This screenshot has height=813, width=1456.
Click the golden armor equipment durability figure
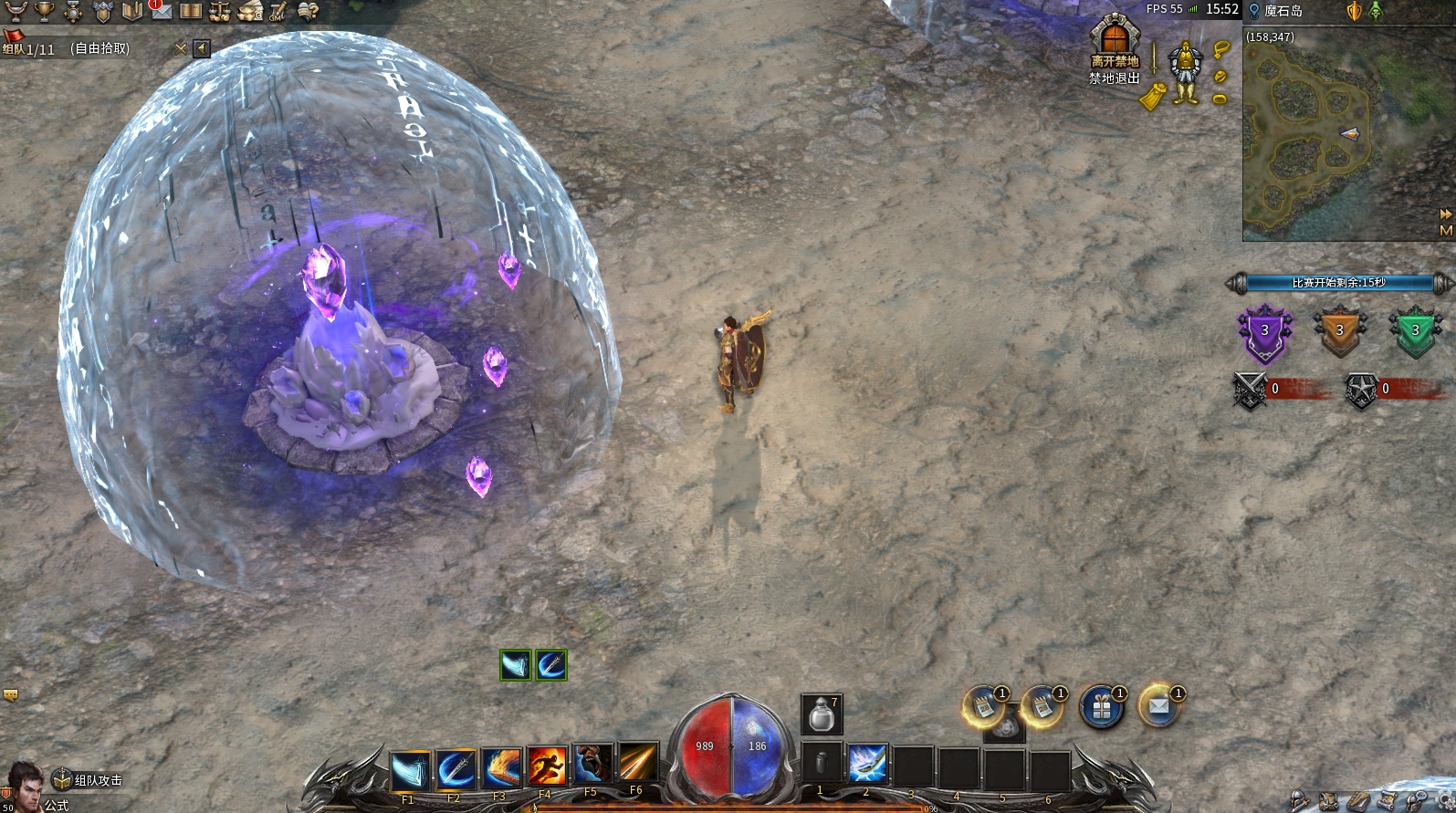tap(1185, 71)
